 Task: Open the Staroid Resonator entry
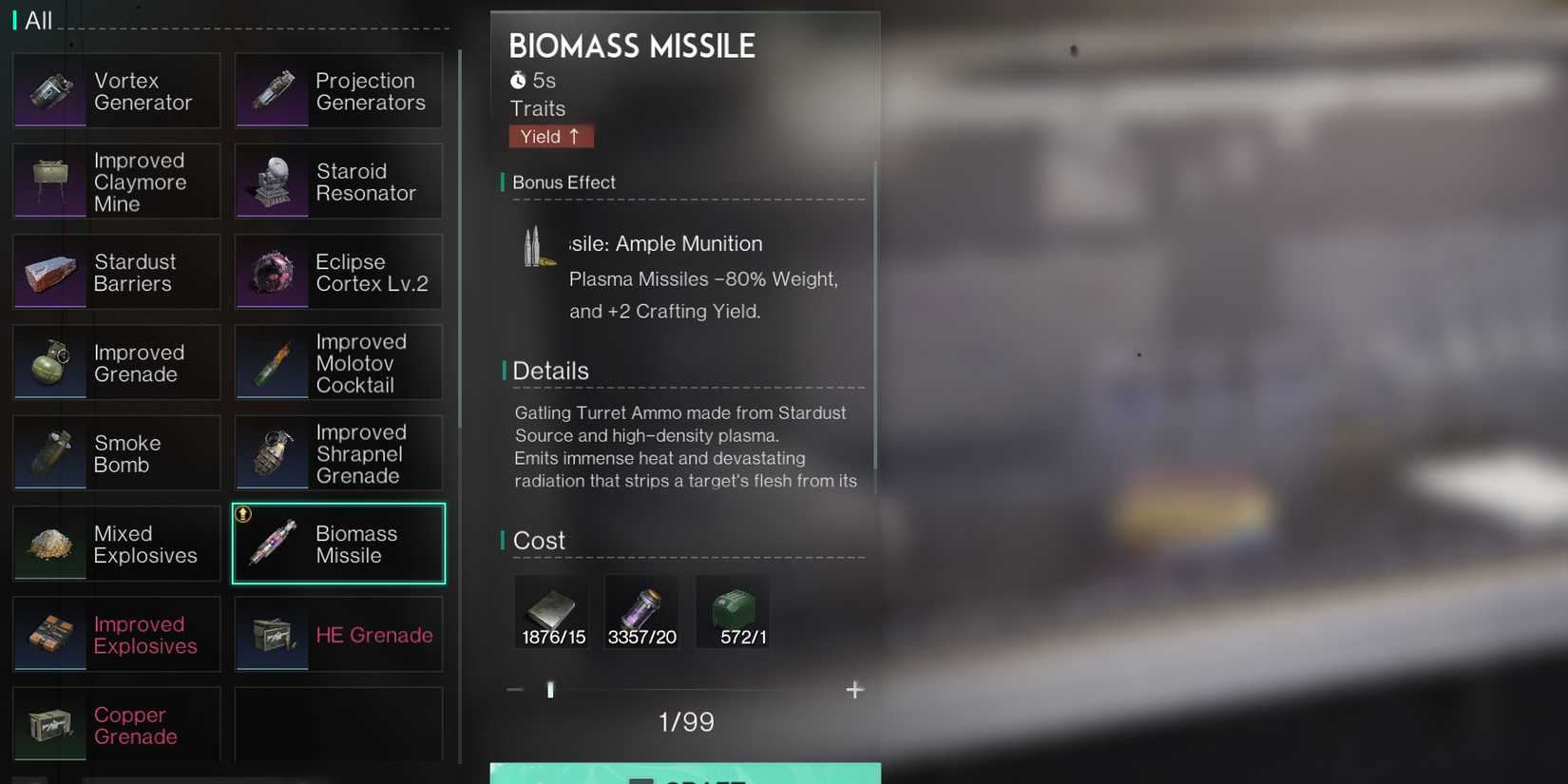tap(338, 182)
